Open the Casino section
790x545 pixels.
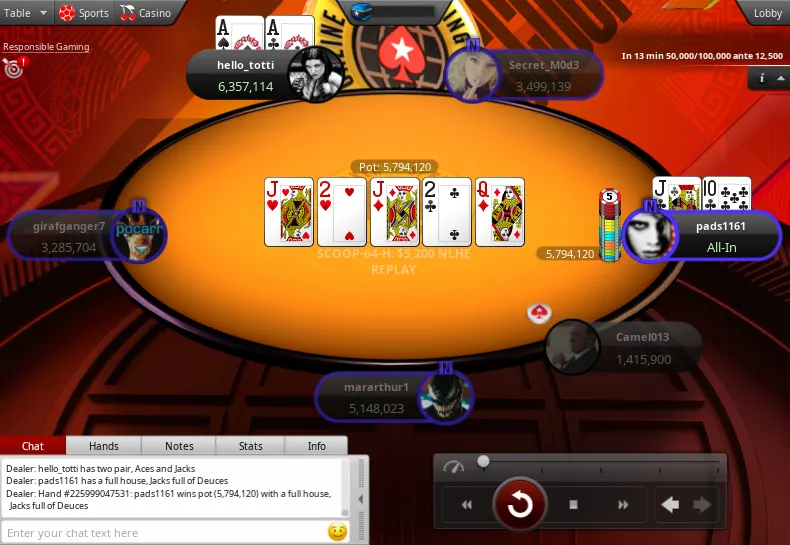146,13
